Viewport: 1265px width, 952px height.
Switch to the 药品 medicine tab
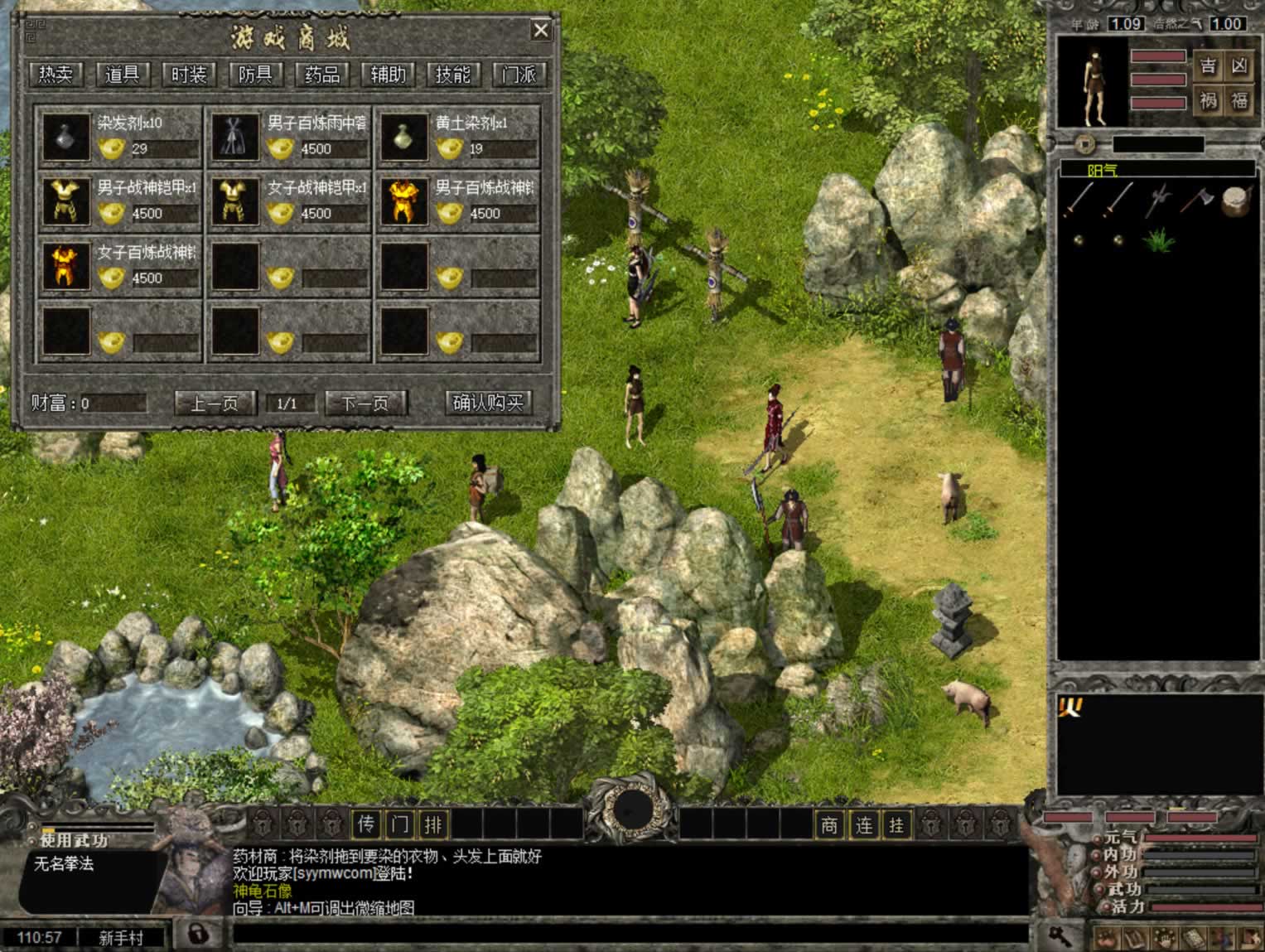[x=321, y=75]
